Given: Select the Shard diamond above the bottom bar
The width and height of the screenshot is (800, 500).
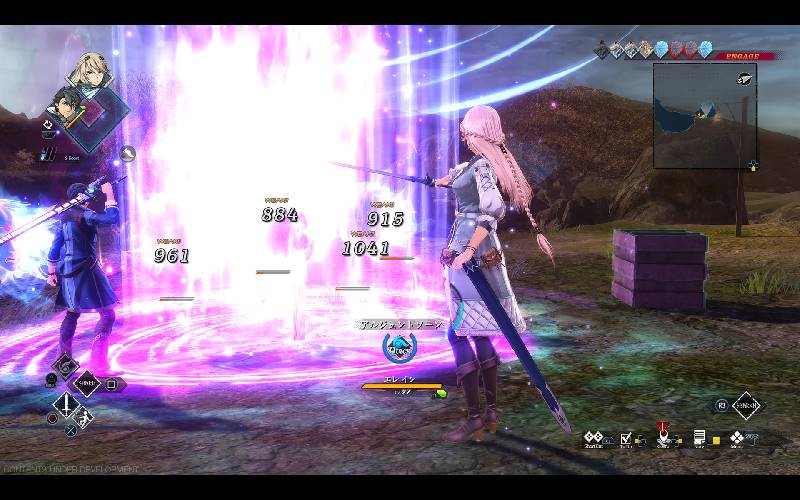Looking at the screenshot, I should (746, 405).
